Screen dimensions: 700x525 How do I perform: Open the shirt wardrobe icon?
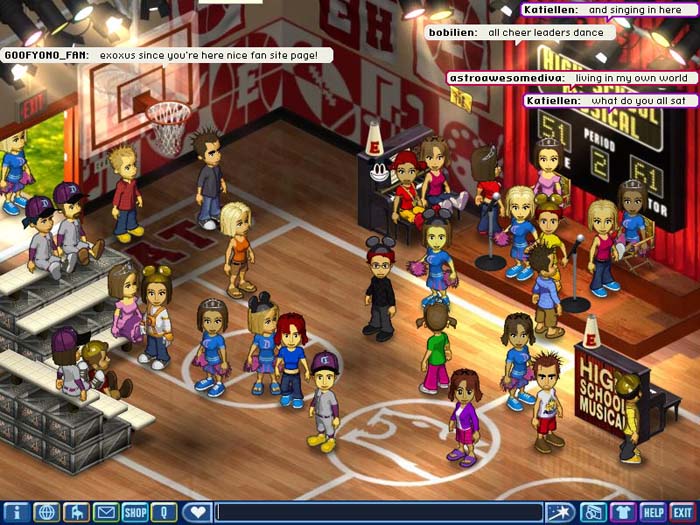[623, 513]
